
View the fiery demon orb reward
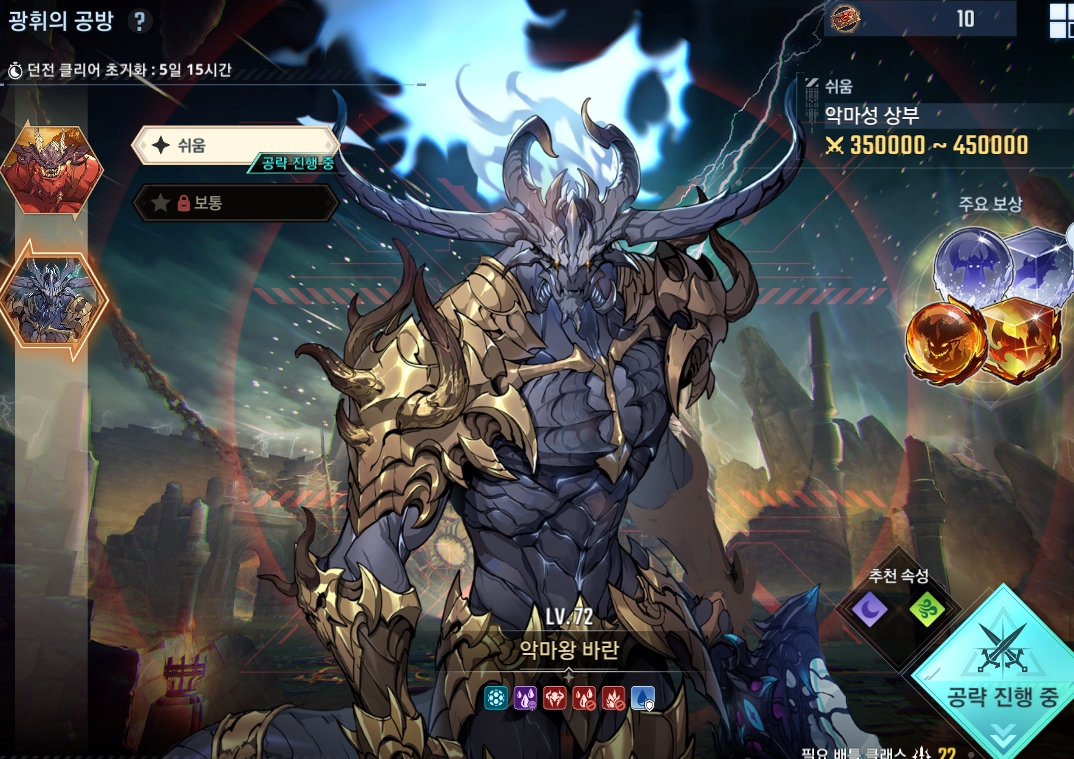945,340
